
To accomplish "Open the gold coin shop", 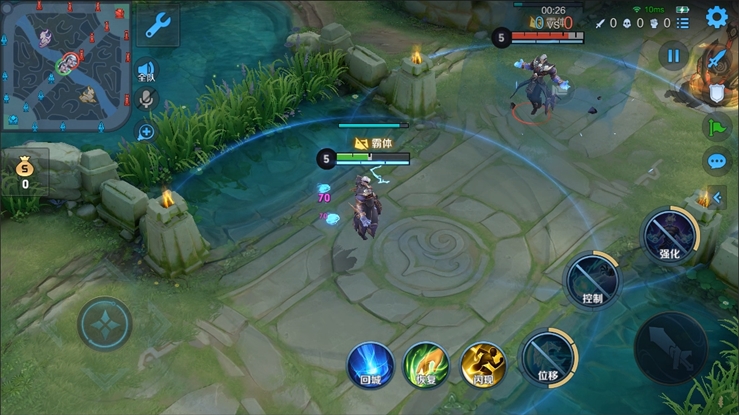I will (24, 170).
